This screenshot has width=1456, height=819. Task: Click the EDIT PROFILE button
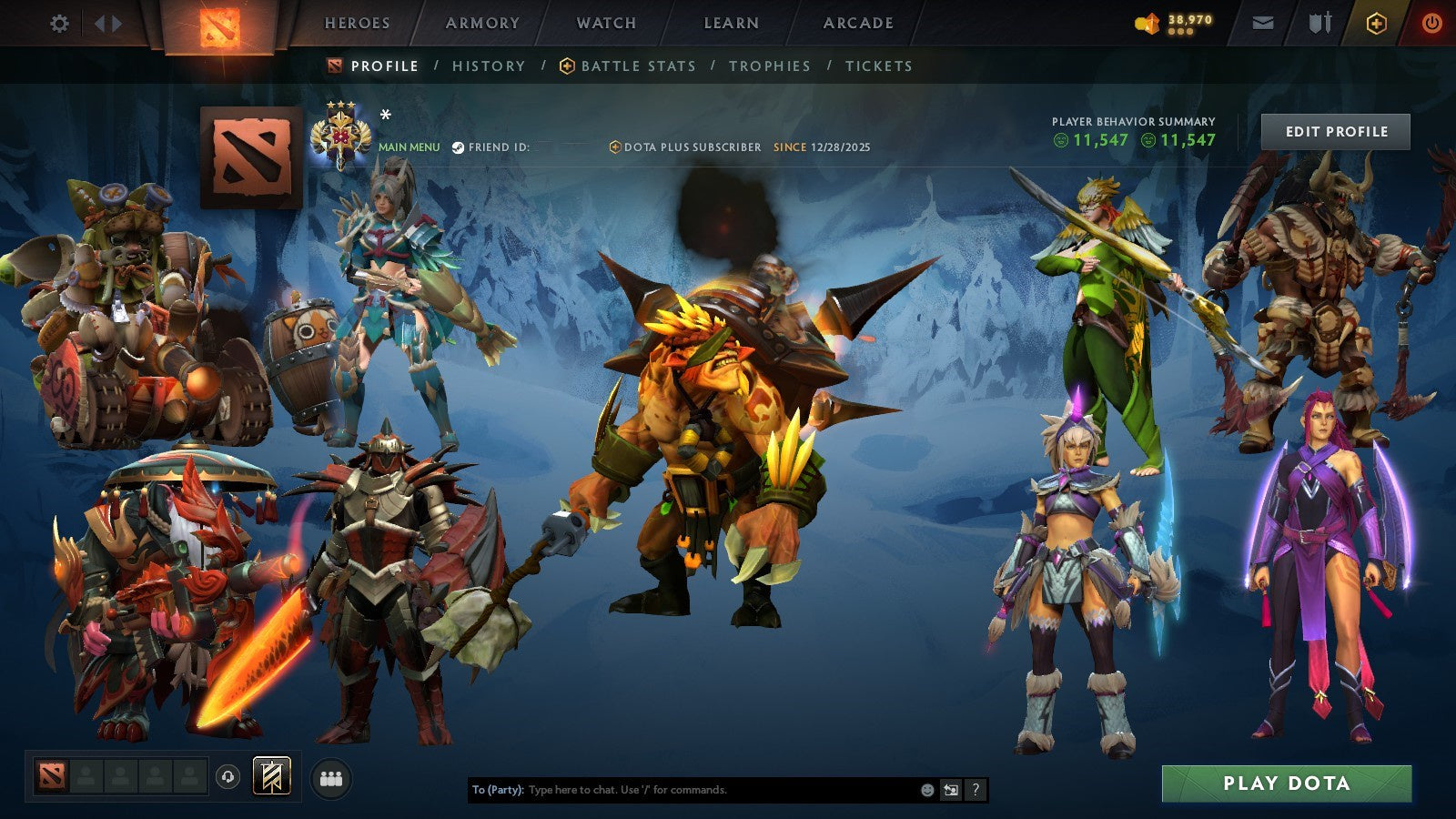[1337, 131]
